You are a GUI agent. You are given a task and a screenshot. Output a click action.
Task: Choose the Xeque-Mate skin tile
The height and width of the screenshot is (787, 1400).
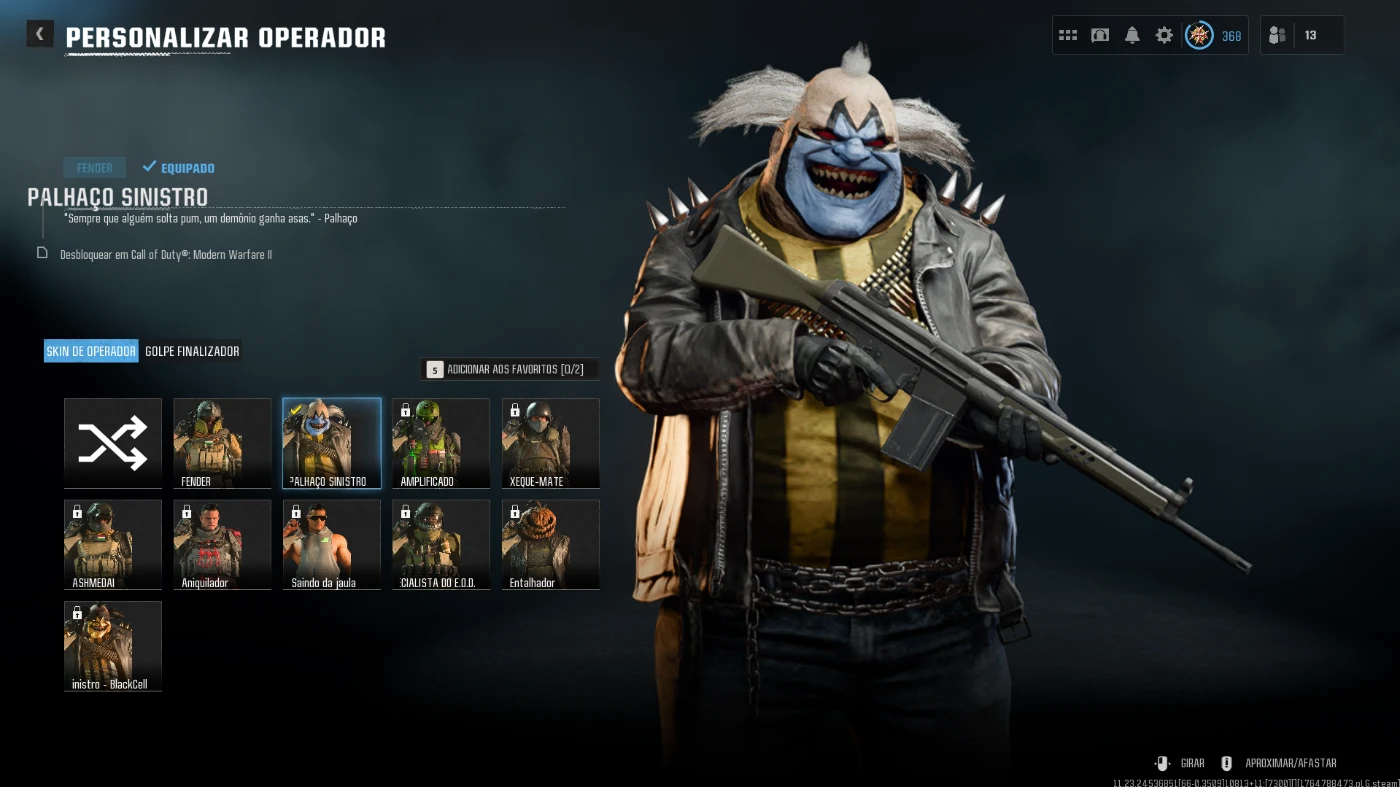coord(551,443)
